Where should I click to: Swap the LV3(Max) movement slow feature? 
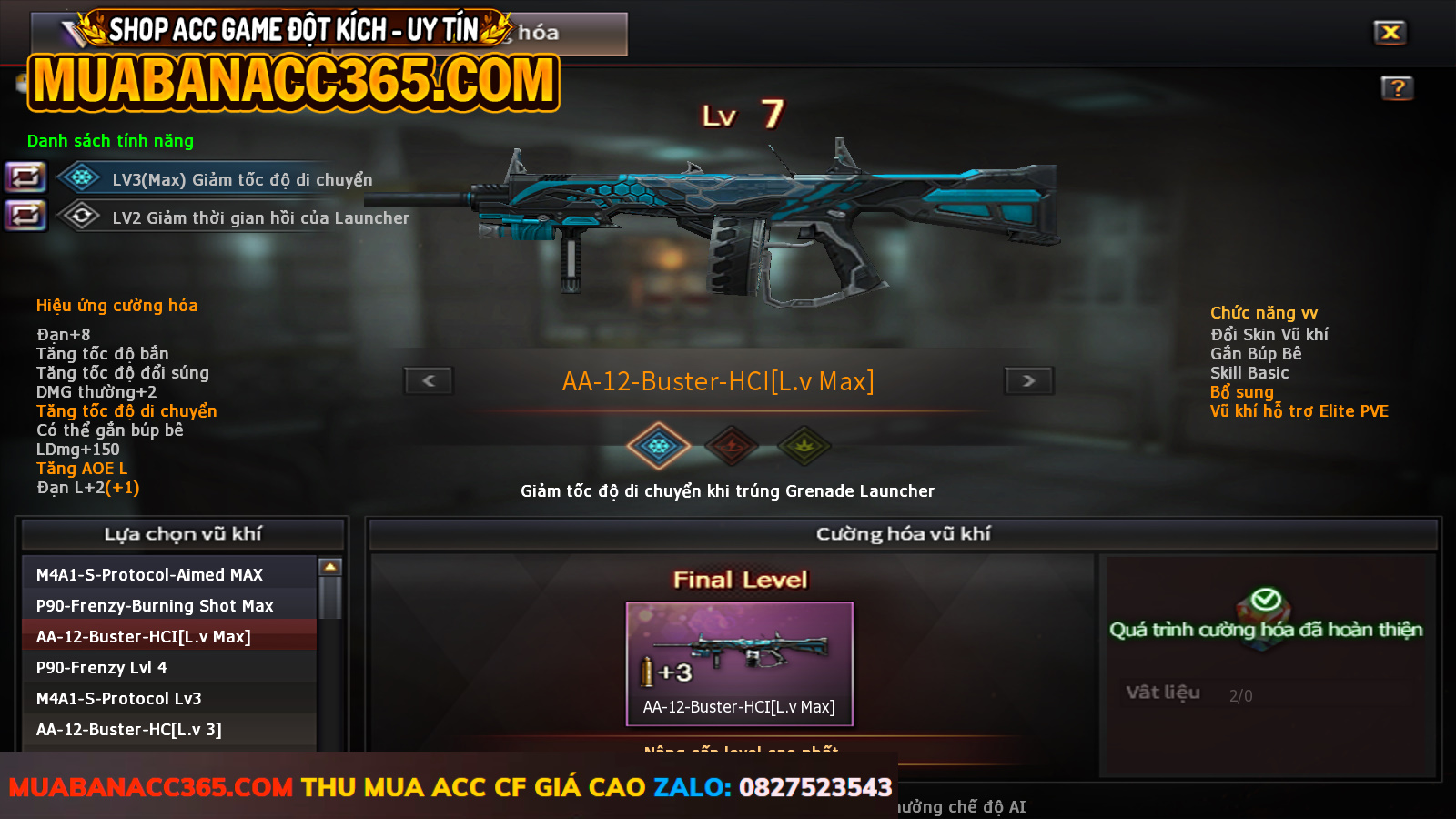[x=25, y=177]
